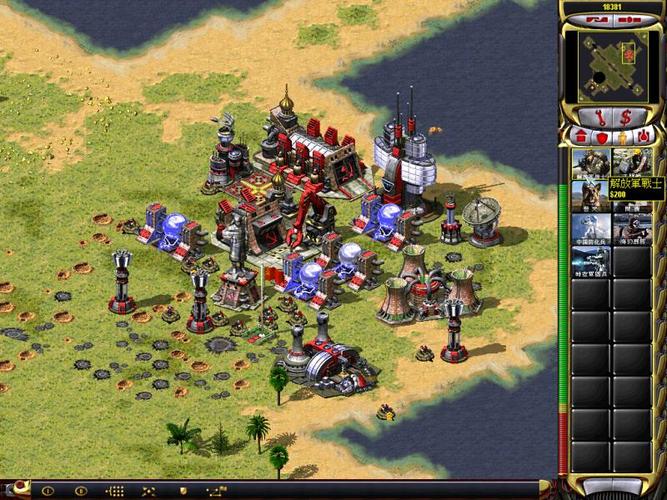The image size is (667, 500).
Task: Train the white-armored 中國 infantry unit
Action: tap(591, 228)
